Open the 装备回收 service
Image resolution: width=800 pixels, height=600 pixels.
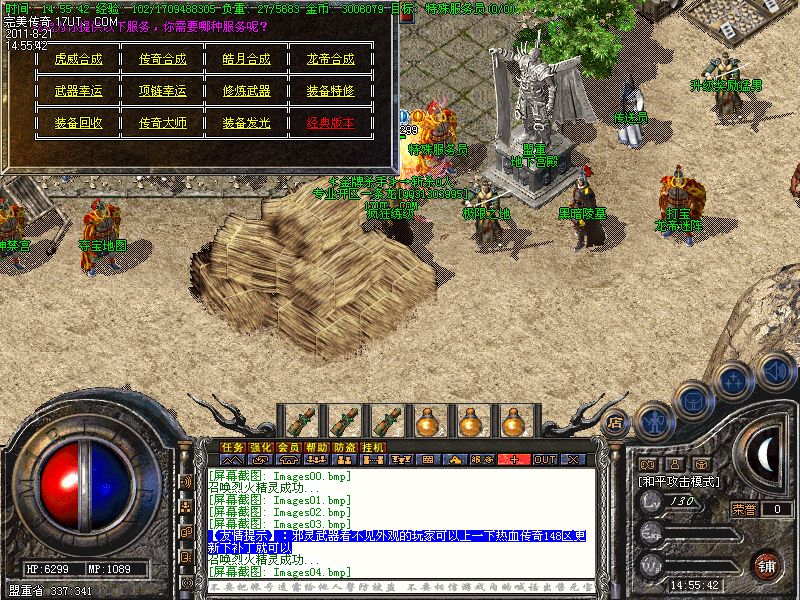pyautogui.click(x=78, y=123)
